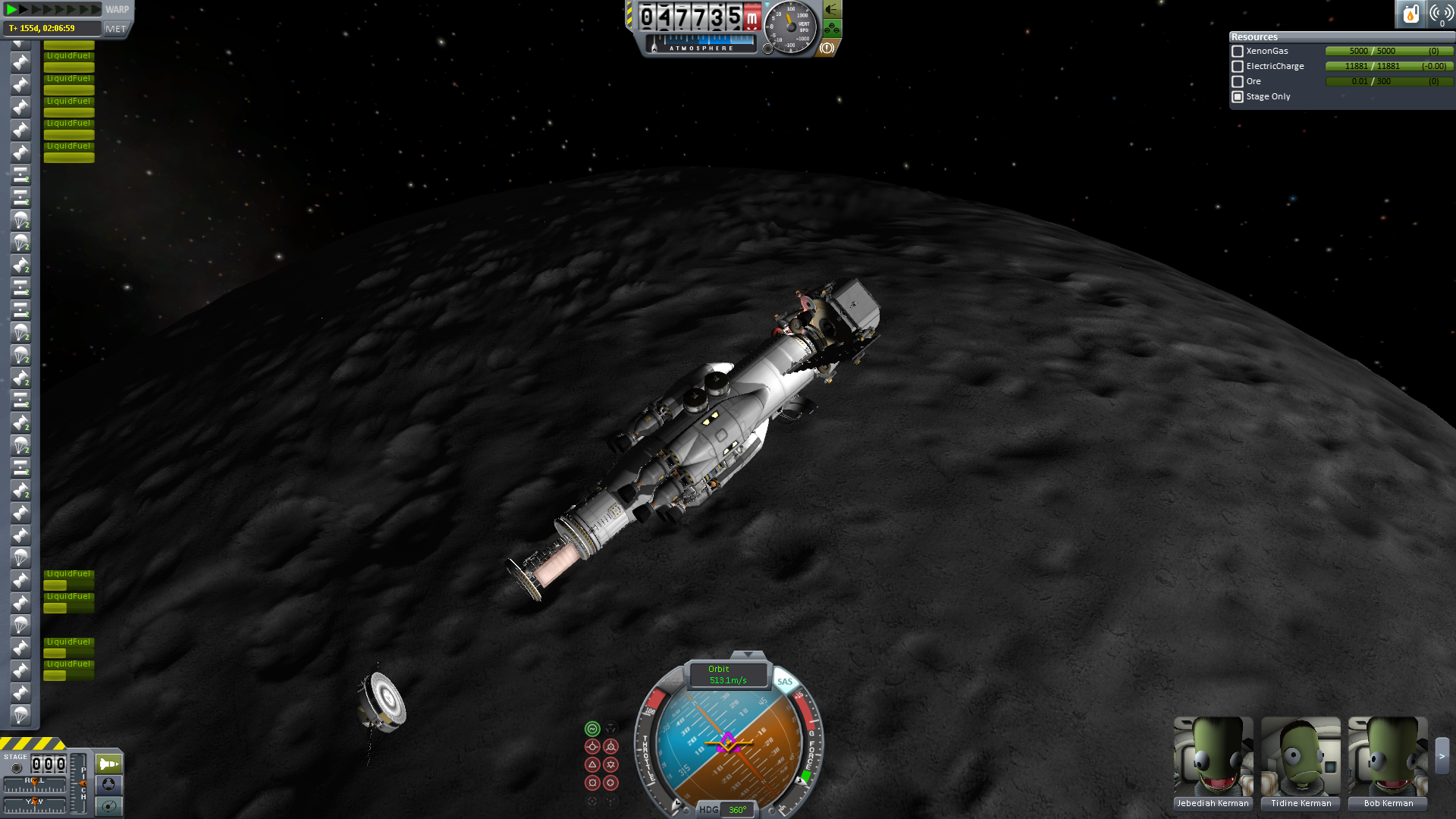The height and width of the screenshot is (819, 1456).
Task: Toggle the SAS button on the navball
Action: click(784, 682)
